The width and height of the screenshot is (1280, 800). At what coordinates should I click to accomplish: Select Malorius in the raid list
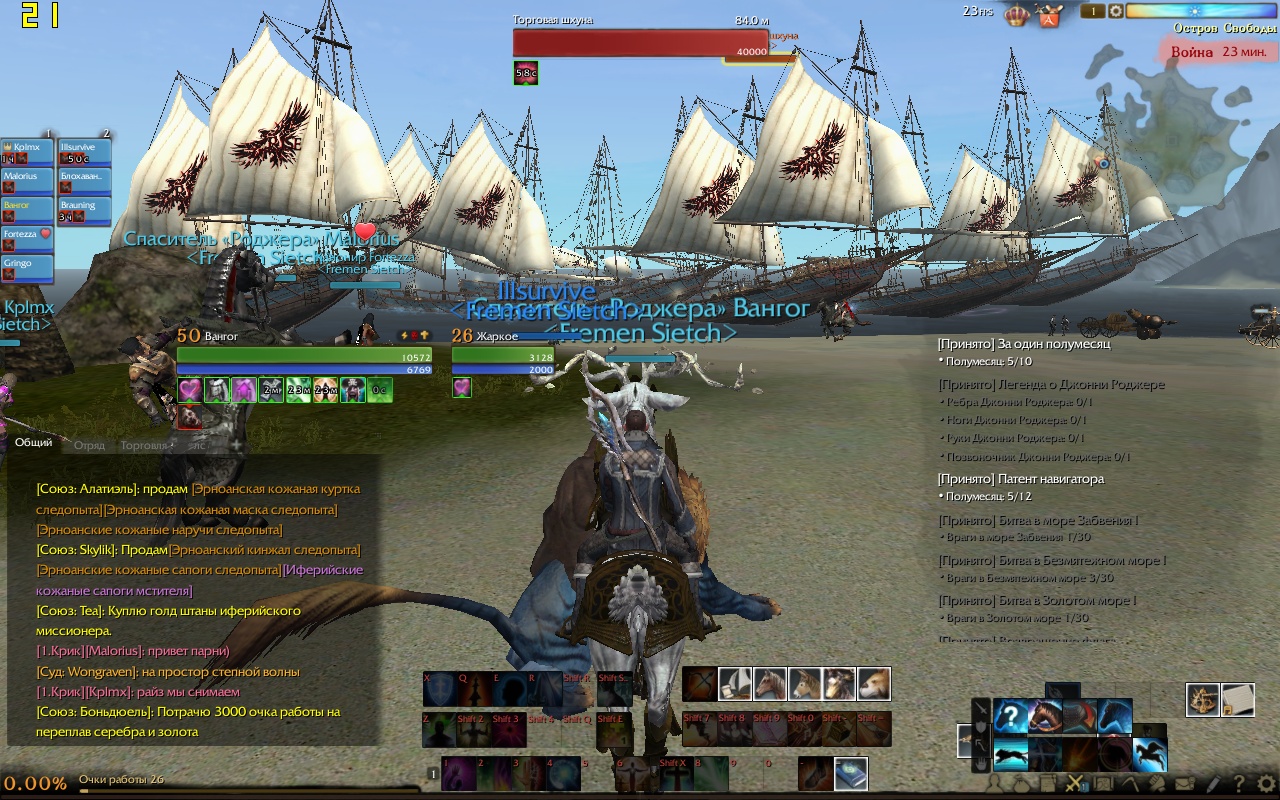(28, 181)
